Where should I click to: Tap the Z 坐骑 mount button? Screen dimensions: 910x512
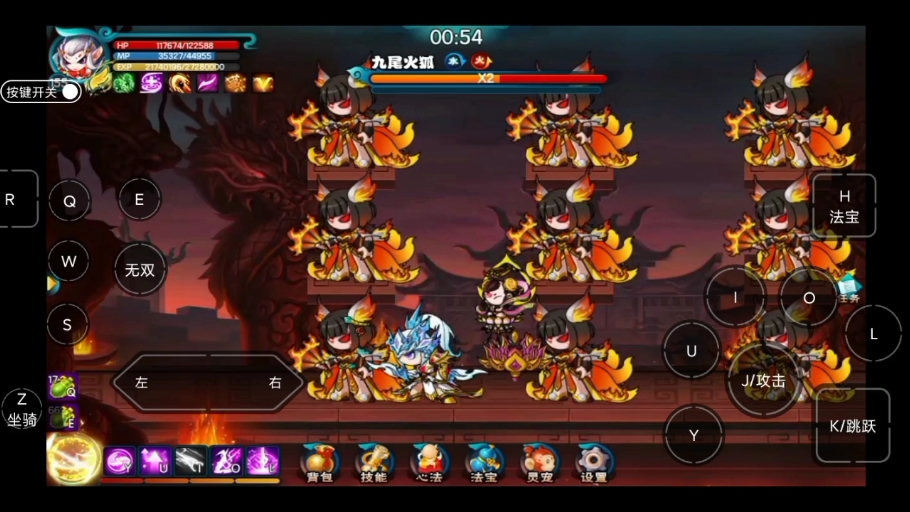click(x=22, y=410)
